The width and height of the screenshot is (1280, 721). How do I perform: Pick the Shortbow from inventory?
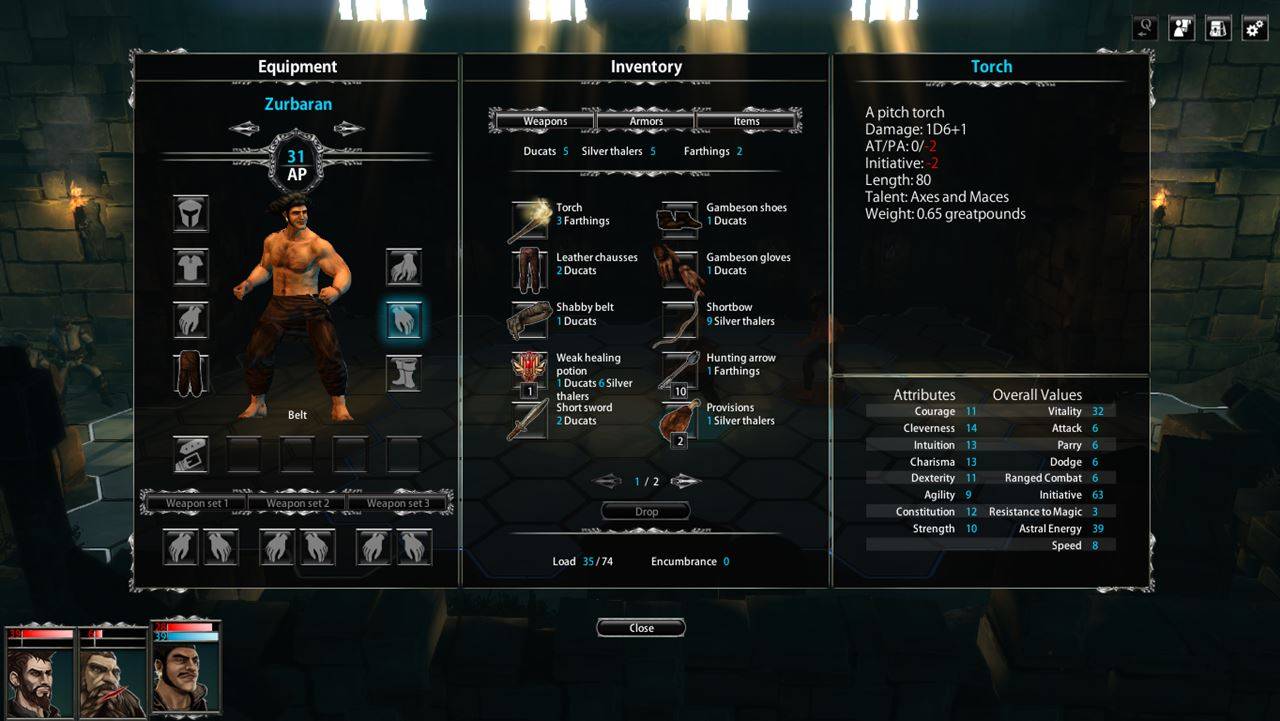pos(679,320)
